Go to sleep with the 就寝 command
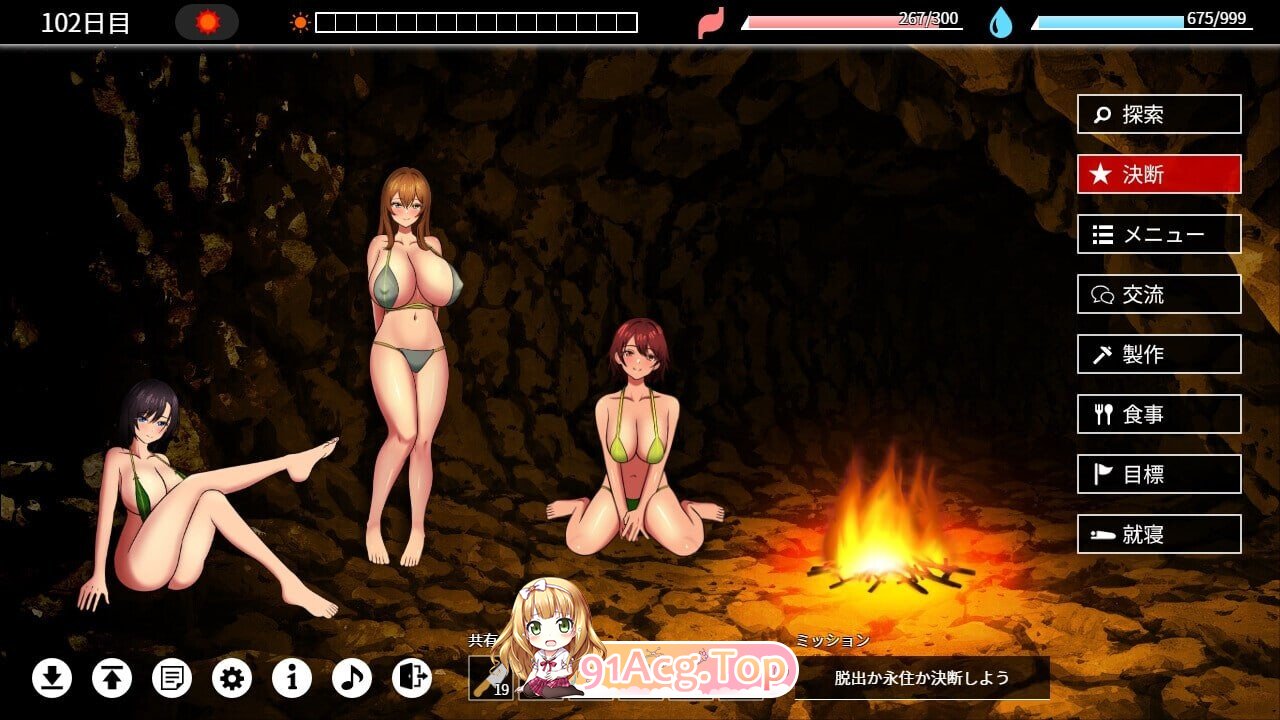The width and height of the screenshot is (1280, 720). point(1157,534)
